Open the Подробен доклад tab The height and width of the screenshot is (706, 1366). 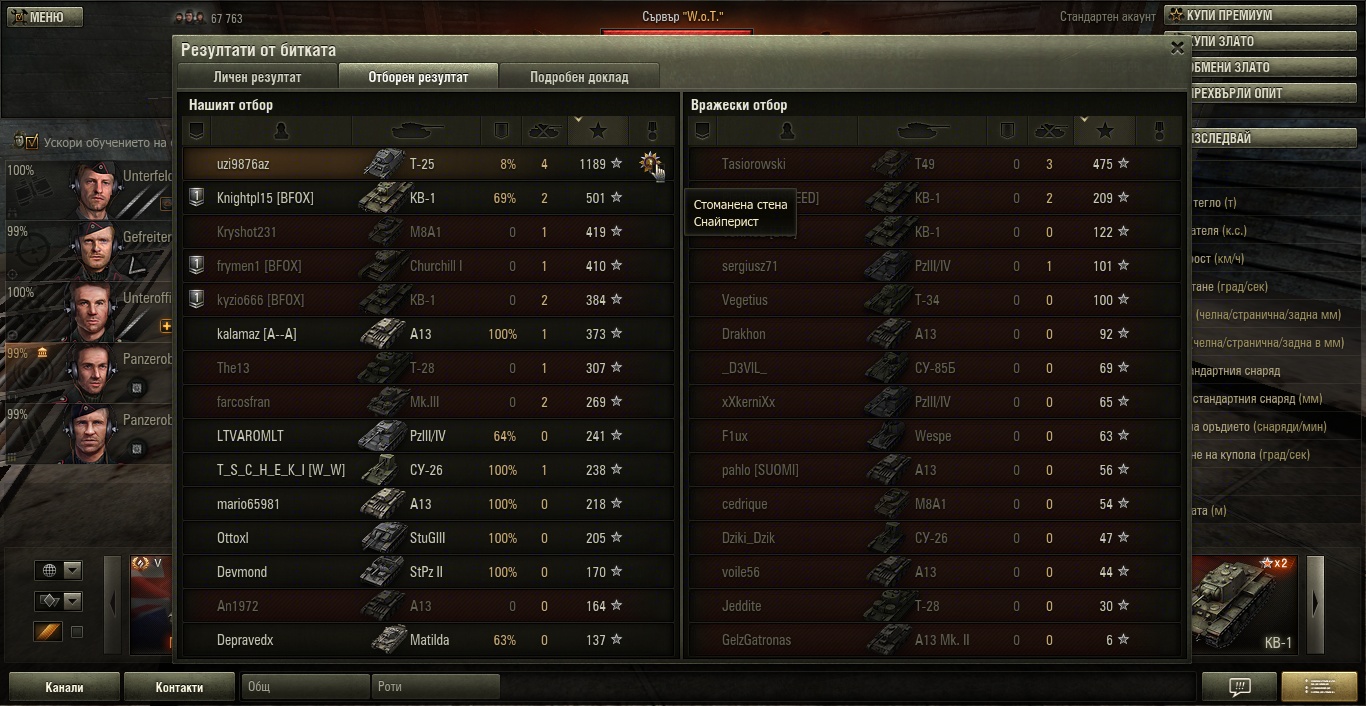click(x=579, y=77)
